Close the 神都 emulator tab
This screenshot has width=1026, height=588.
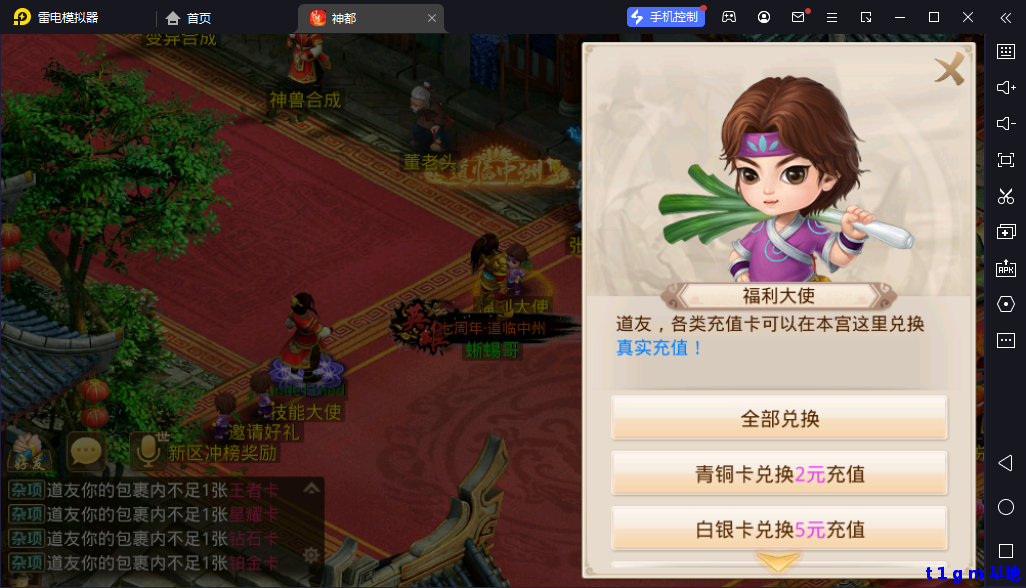coord(432,18)
